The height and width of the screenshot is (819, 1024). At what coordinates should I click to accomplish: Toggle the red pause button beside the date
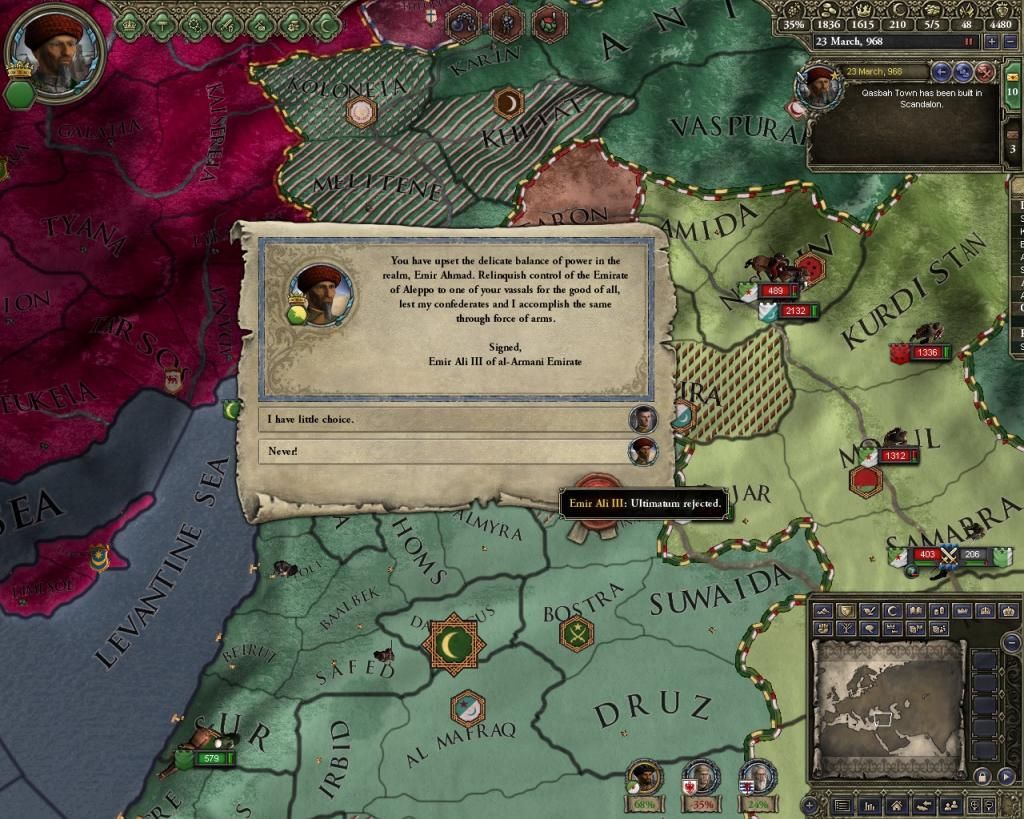coord(968,42)
